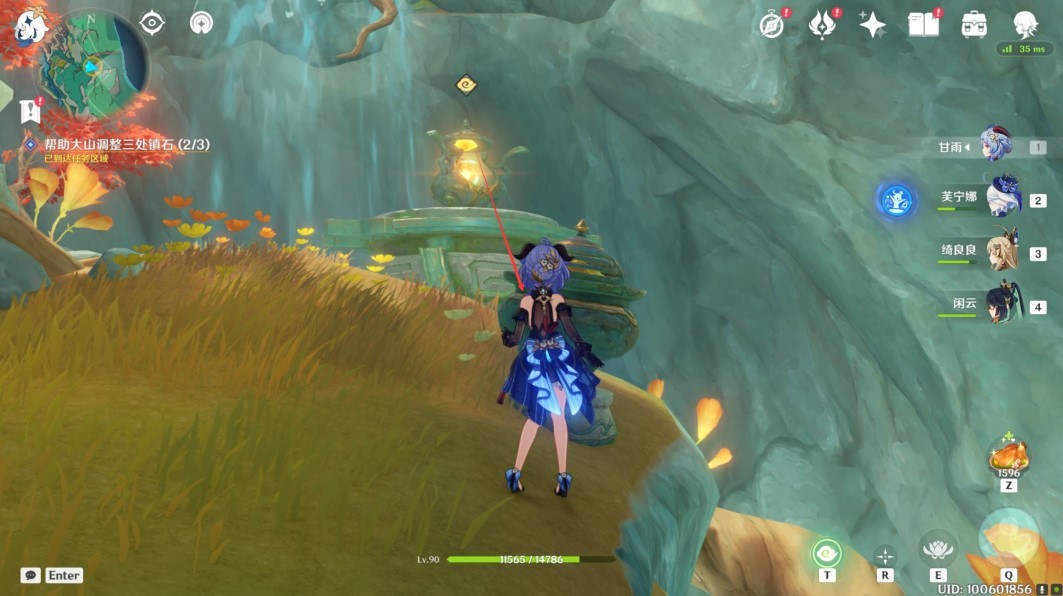This screenshot has height=596, width=1063.
Task: Open the quest bookmark icon with alert
Action: click(x=30, y=110)
